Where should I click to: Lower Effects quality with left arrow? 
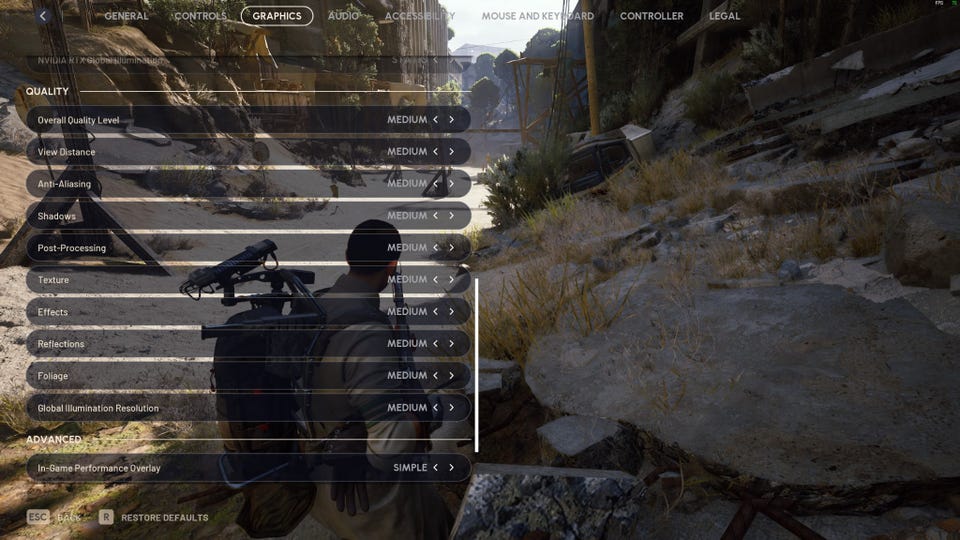pyautogui.click(x=436, y=312)
